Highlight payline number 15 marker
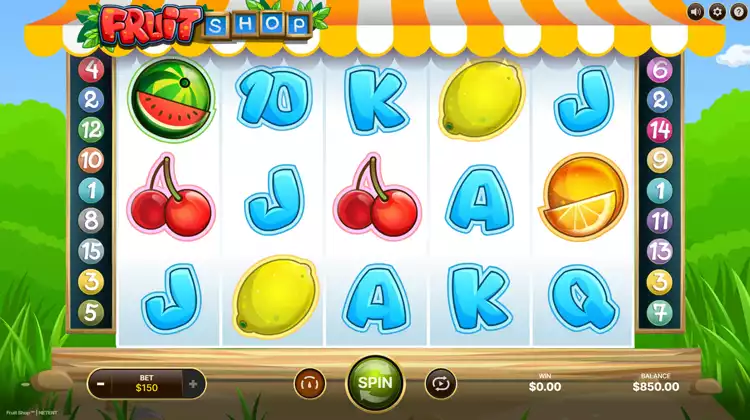The image size is (750, 420). (x=91, y=251)
